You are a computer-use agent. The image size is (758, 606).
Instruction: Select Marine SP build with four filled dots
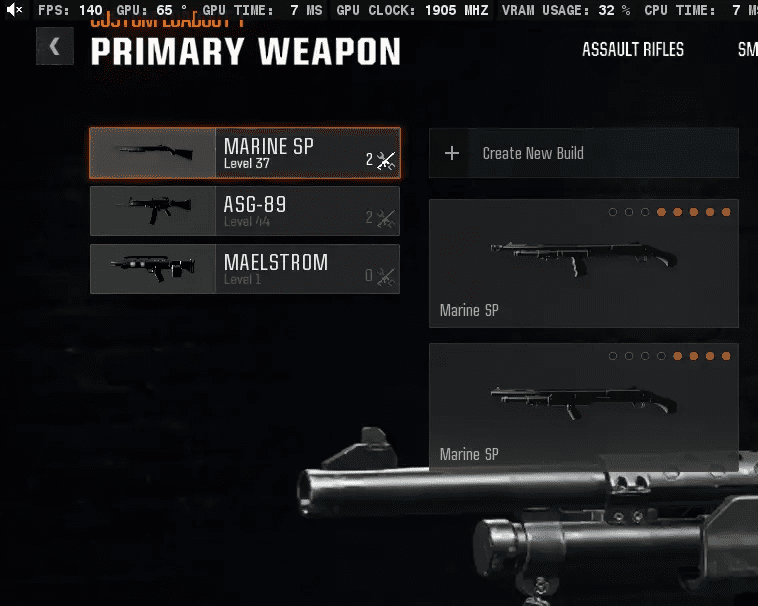click(x=583, y=407)
